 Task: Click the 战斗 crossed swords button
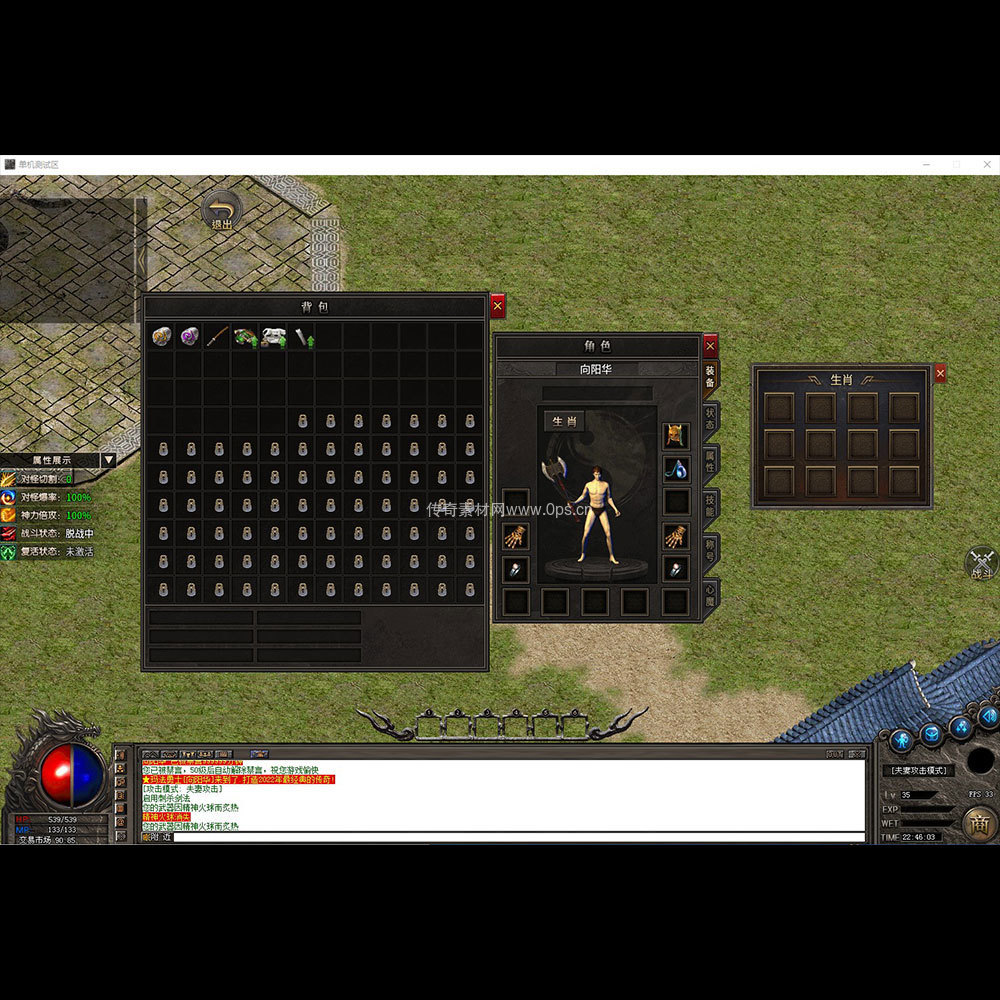pos(982,562)
